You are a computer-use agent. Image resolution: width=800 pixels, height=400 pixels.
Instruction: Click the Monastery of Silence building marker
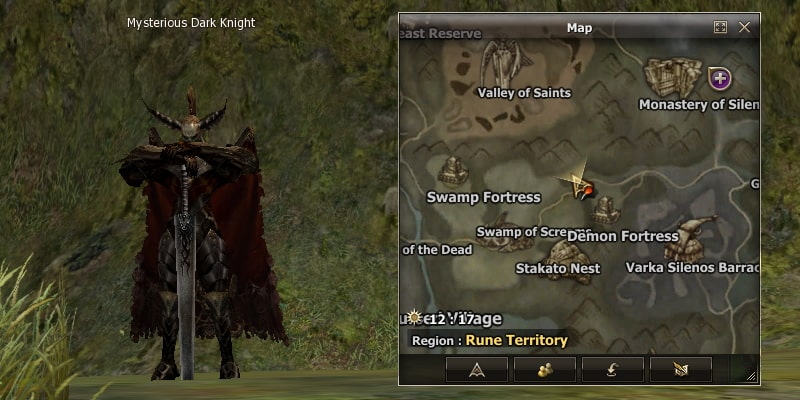(673, 77)
